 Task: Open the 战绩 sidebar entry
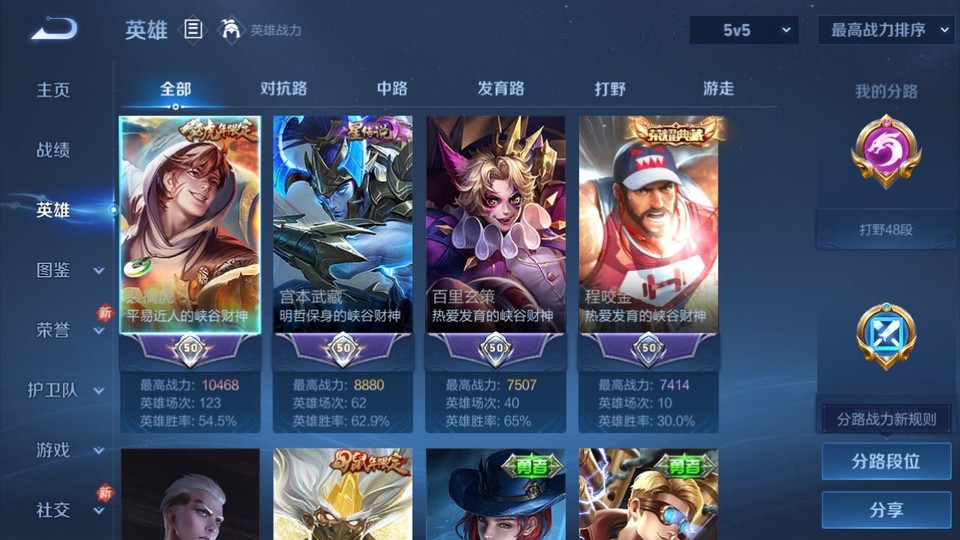point(54,150)
